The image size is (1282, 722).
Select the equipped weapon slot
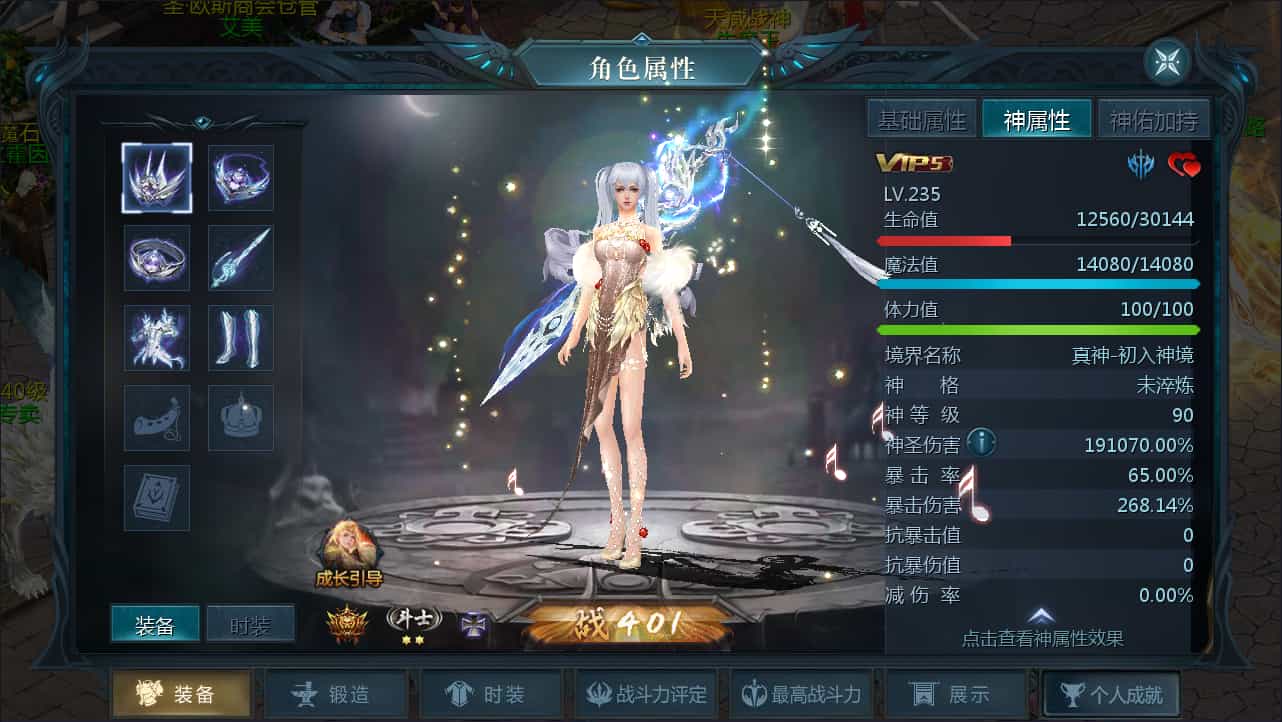coord(240,257)
